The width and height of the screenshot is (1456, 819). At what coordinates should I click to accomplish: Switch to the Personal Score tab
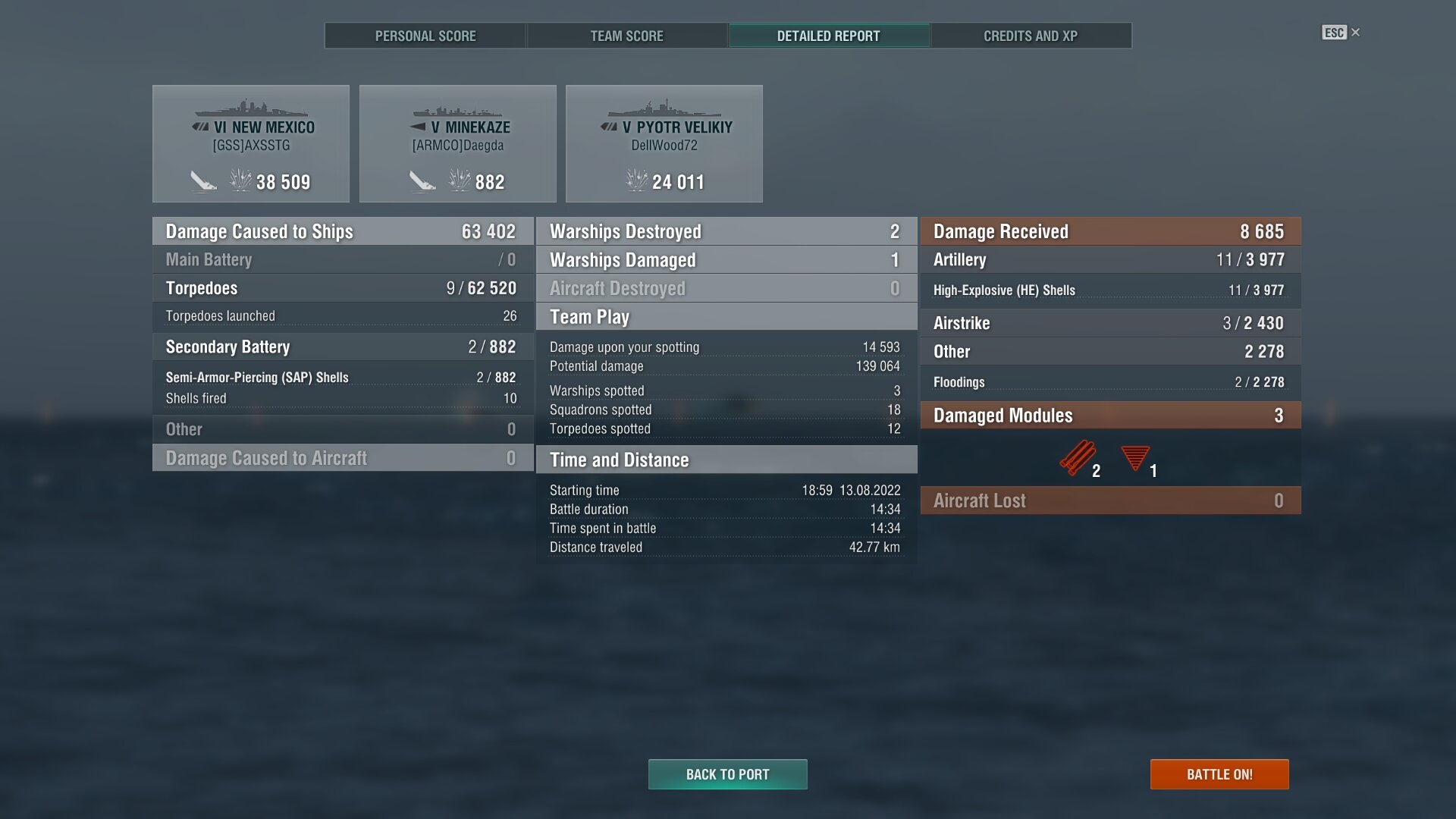click(425, 36)
